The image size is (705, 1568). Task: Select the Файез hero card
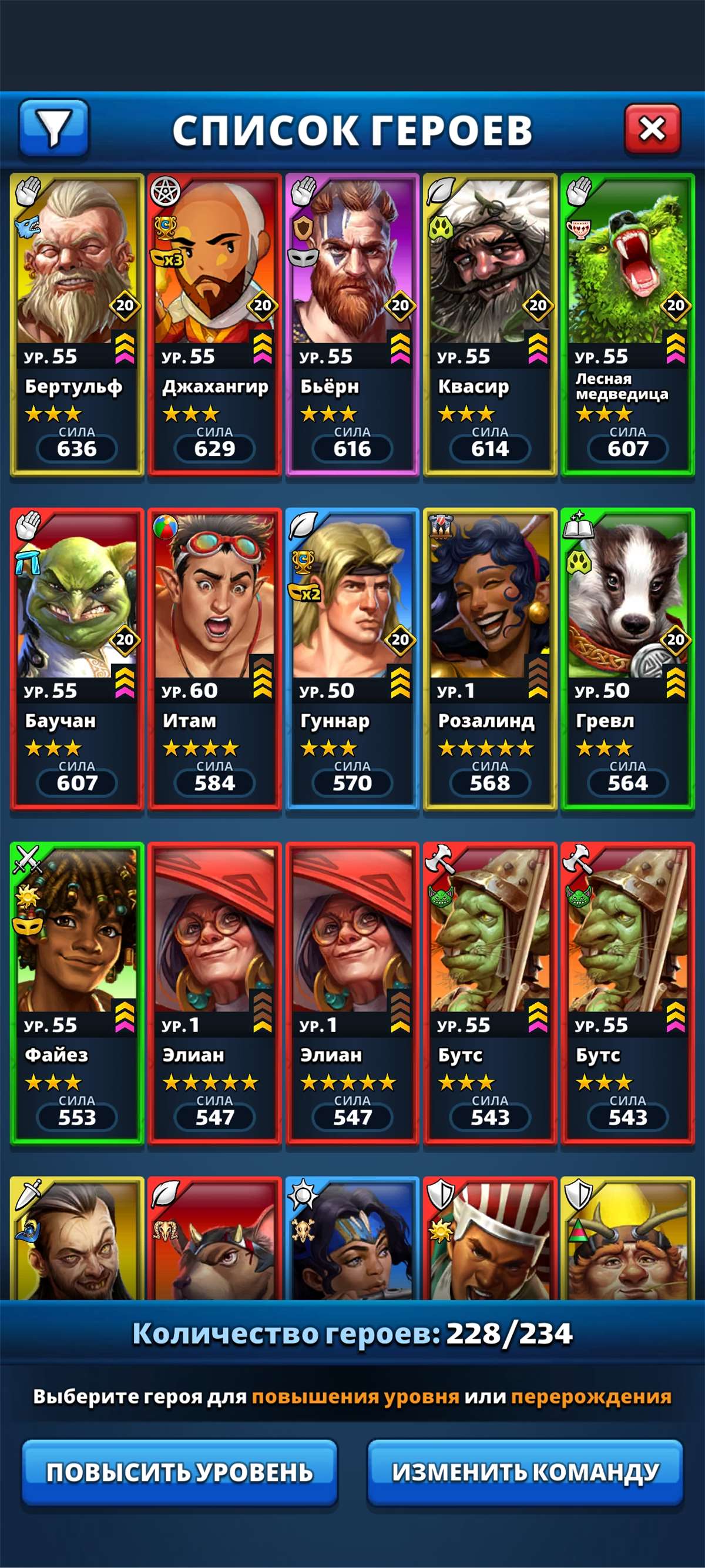(76, 993)
